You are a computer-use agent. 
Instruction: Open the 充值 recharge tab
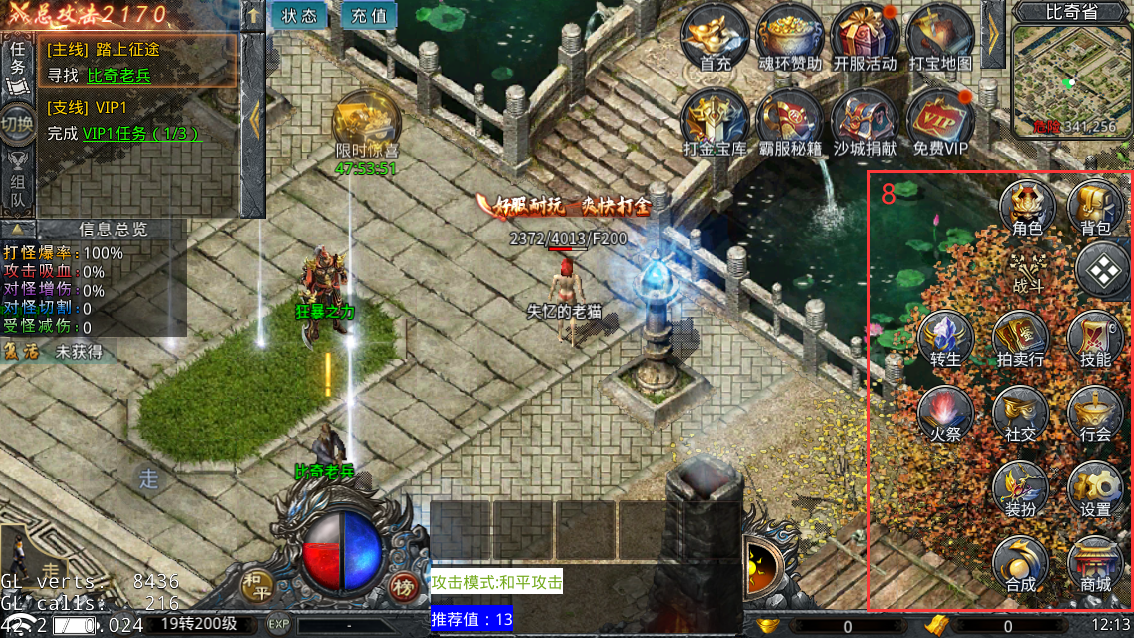[369, 16]
